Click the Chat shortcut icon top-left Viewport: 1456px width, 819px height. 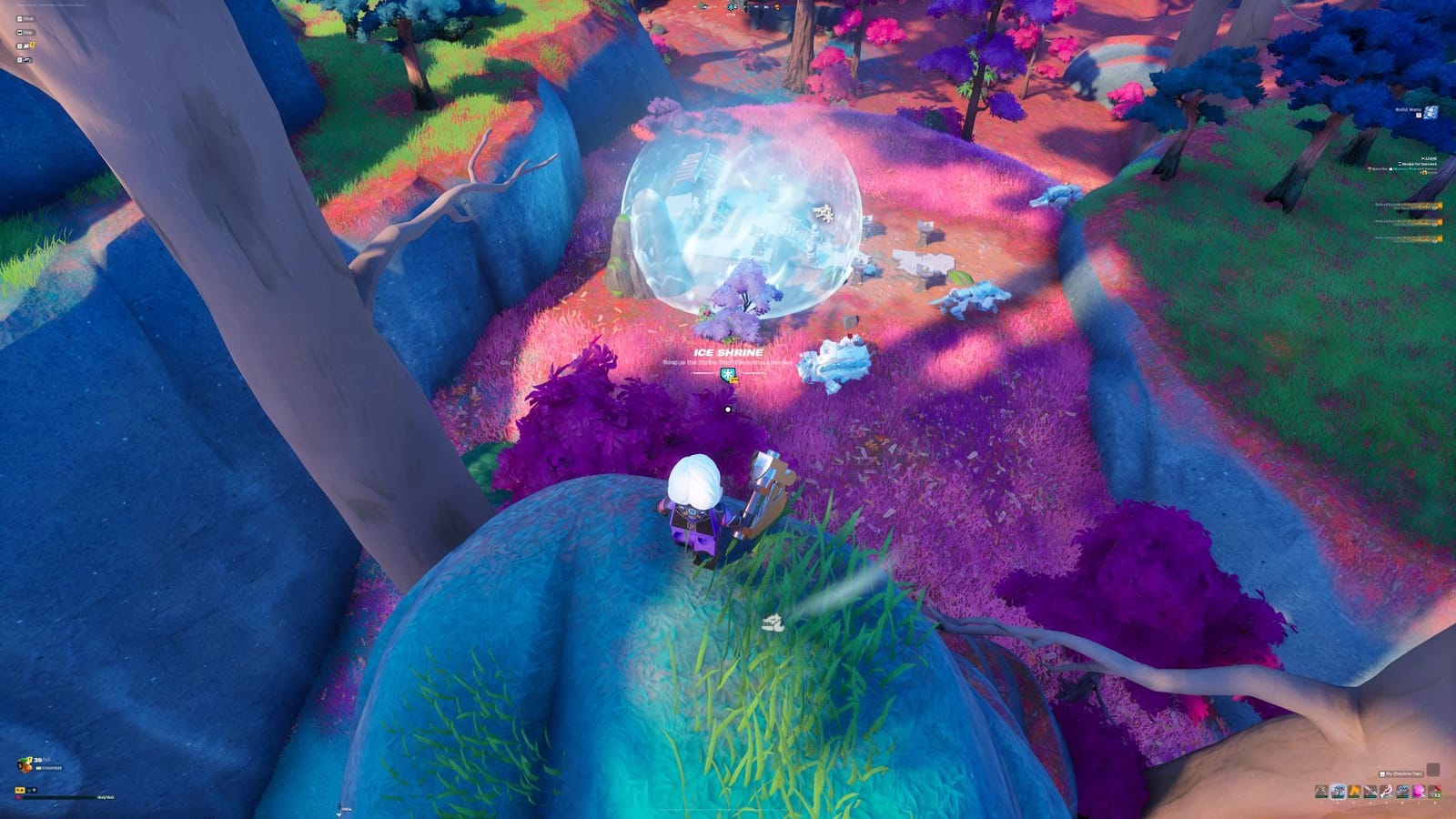pyautogui.click(x=19, y=18)
